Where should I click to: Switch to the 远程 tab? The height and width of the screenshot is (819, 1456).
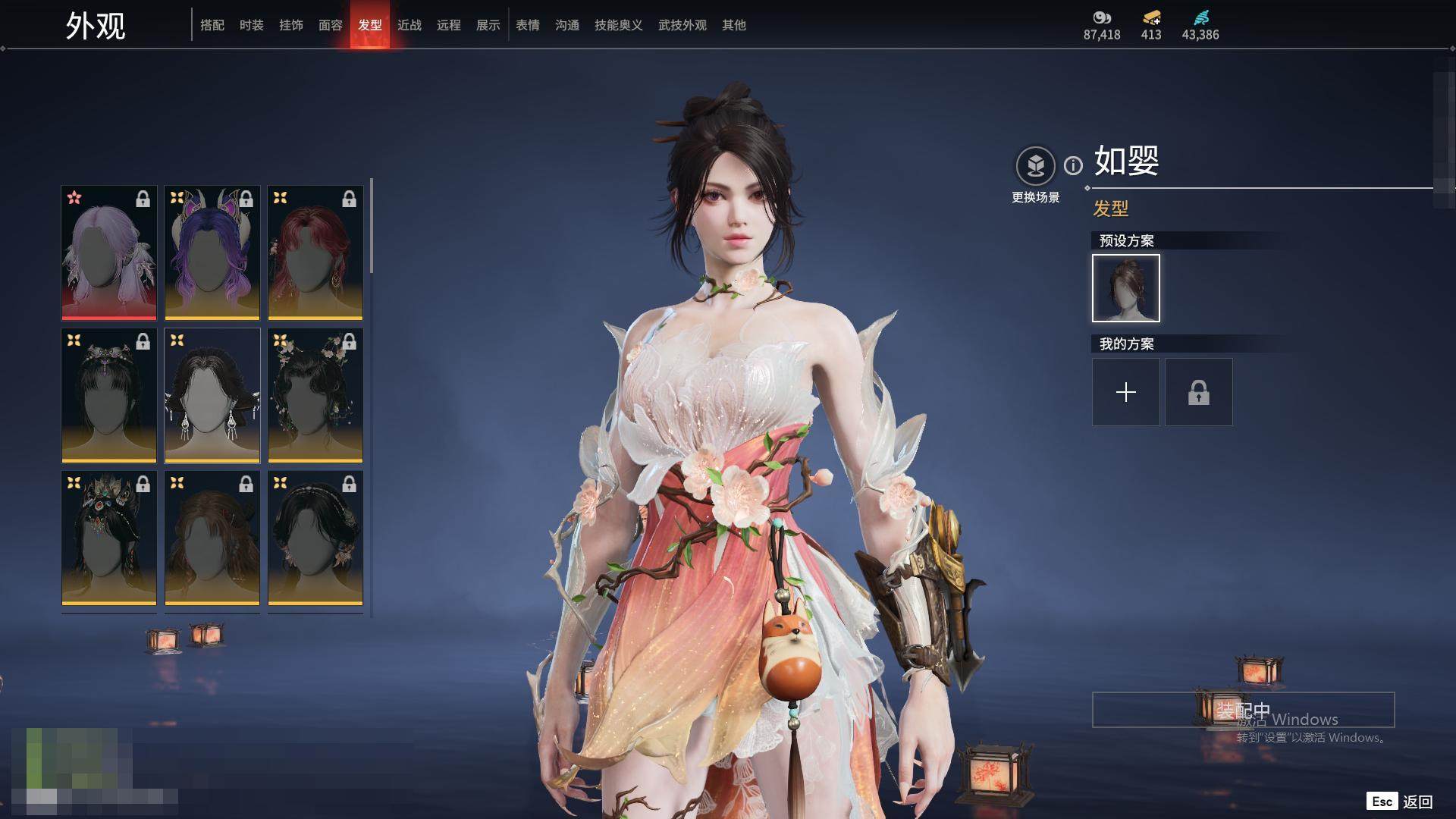(x=449, y=25)
